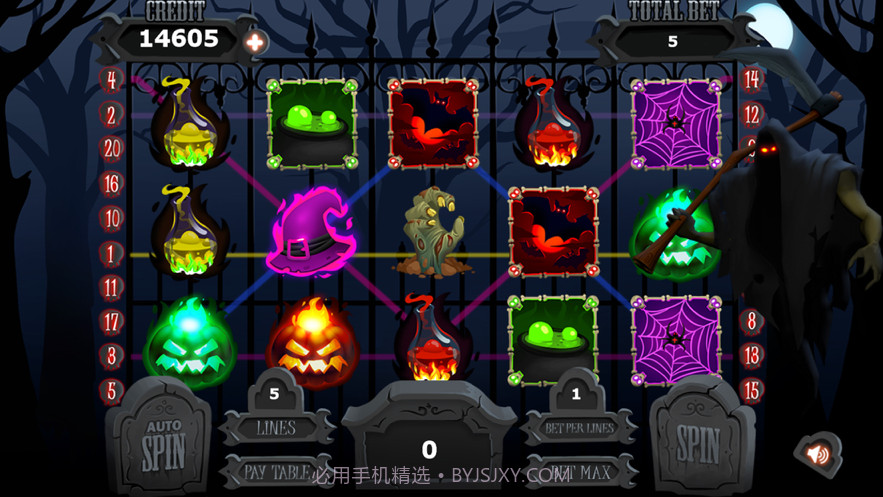Viewport: 883px width, 497px height.
Task: Open the Pay Table
Action: point(276,471)
